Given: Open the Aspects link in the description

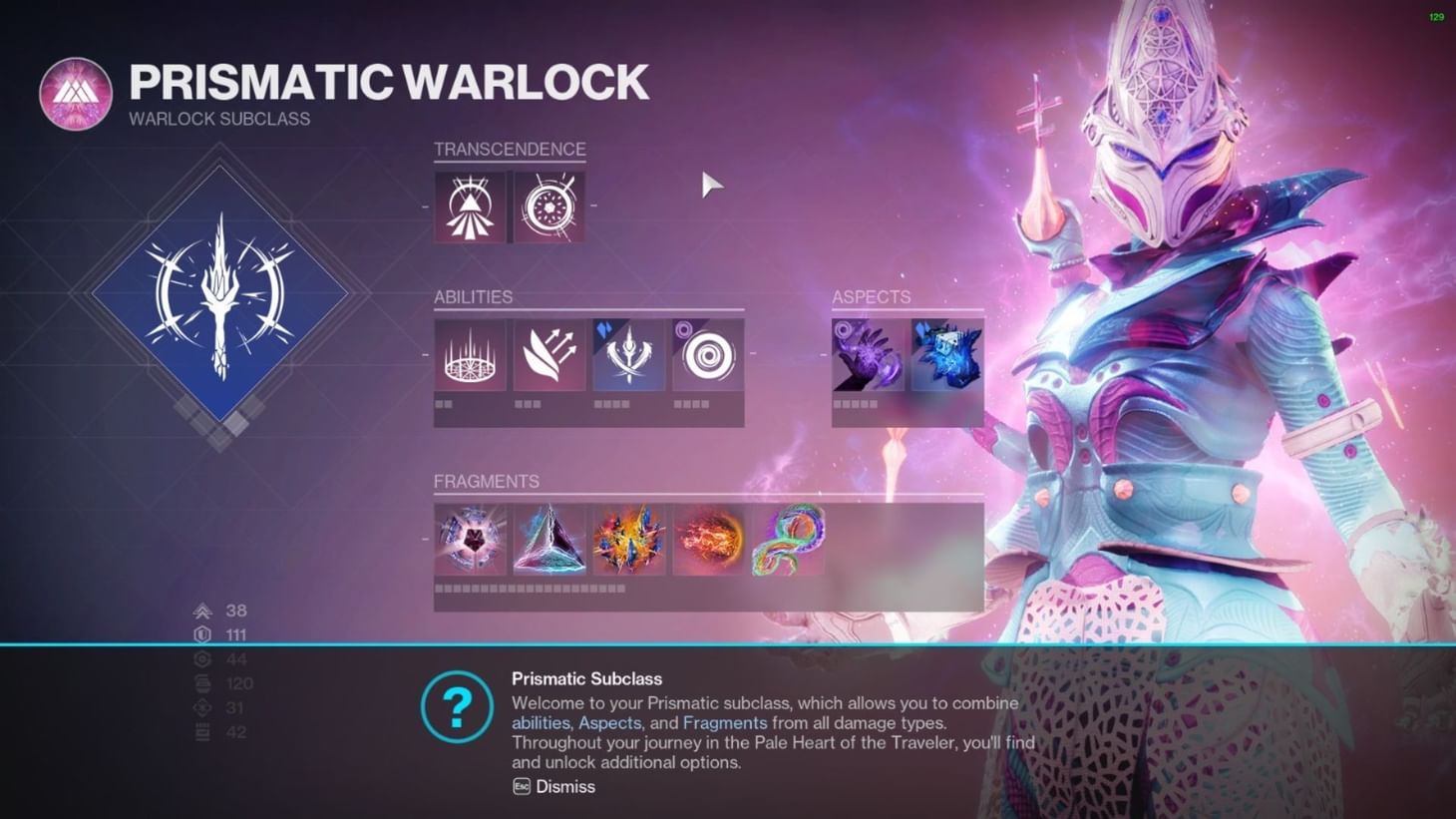Looking at the screenshot, I should pyautogui.click(x=609, y=722).
